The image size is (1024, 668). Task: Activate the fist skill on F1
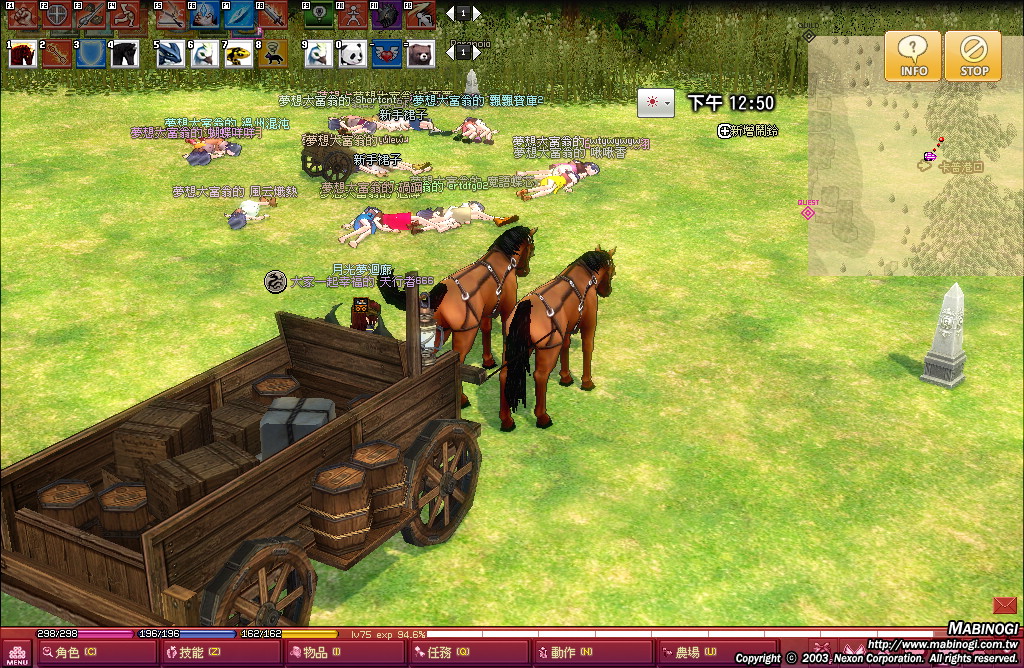tap(24, 15)
